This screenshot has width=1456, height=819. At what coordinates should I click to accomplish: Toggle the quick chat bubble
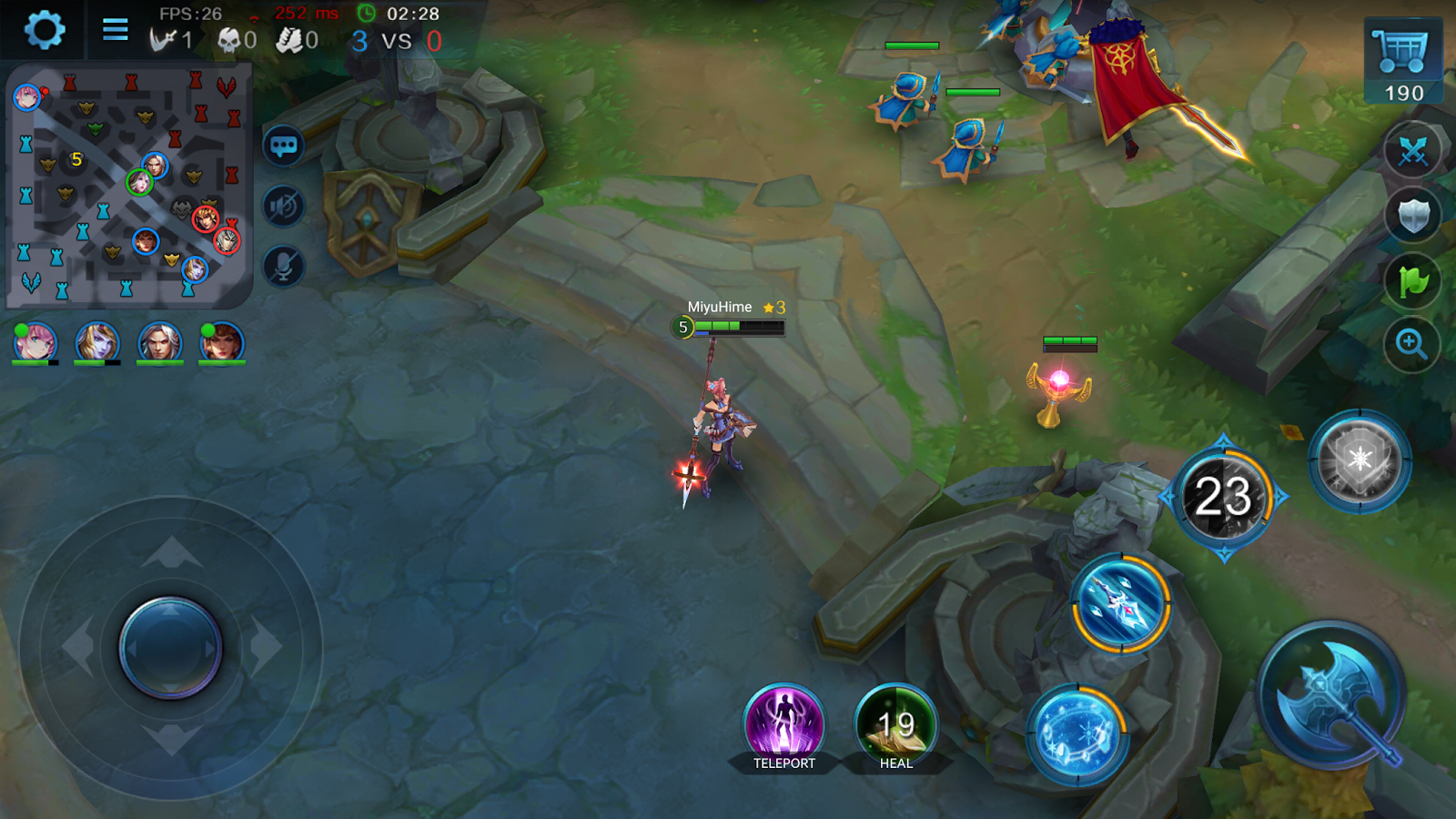click(x=282, y=146)
